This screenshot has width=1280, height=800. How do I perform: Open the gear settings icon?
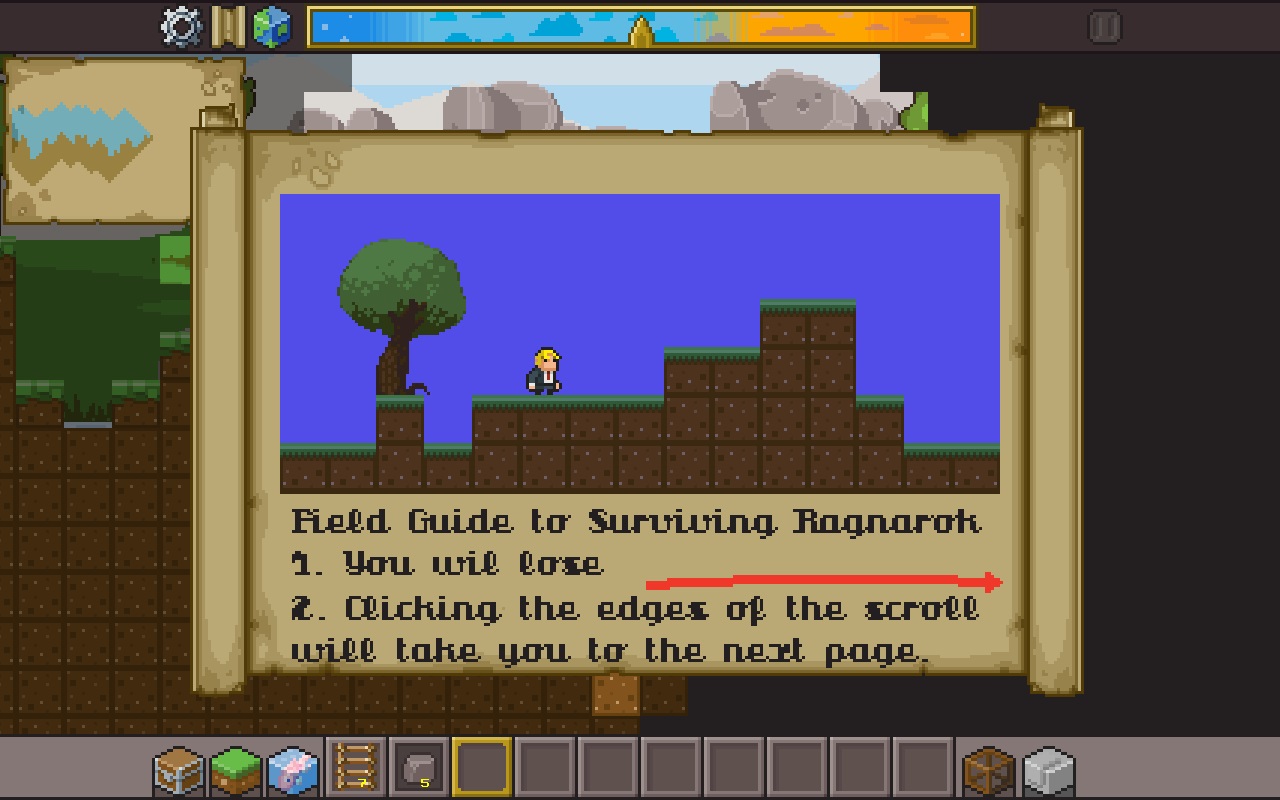click(x=181, y=27)
